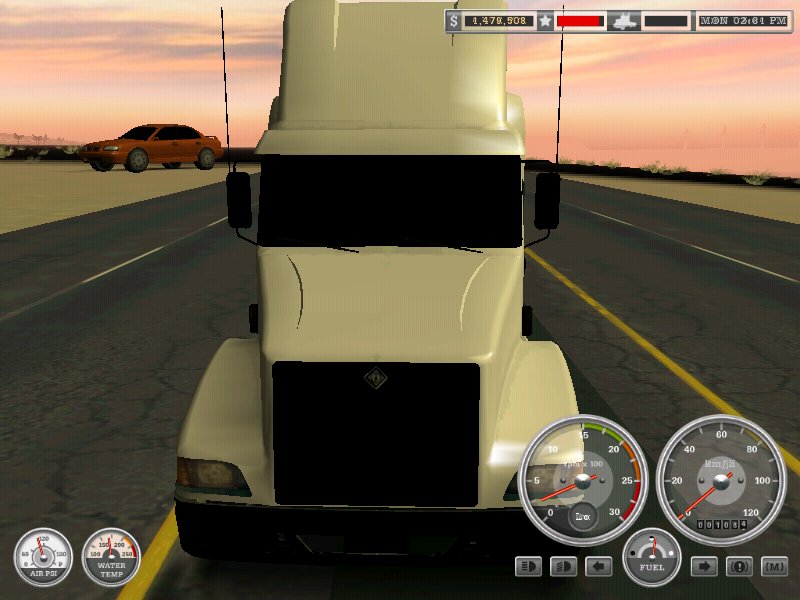800x600 pixels.
Task: Open the truck status icon
Action: (623, 20)
